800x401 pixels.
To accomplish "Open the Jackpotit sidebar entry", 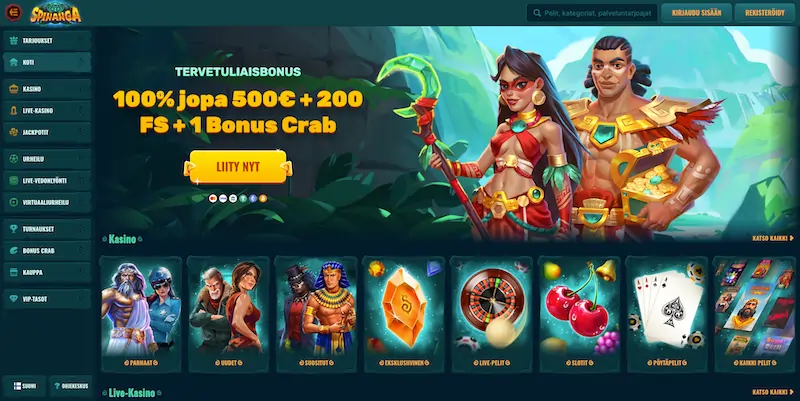I will click(47, 131).
